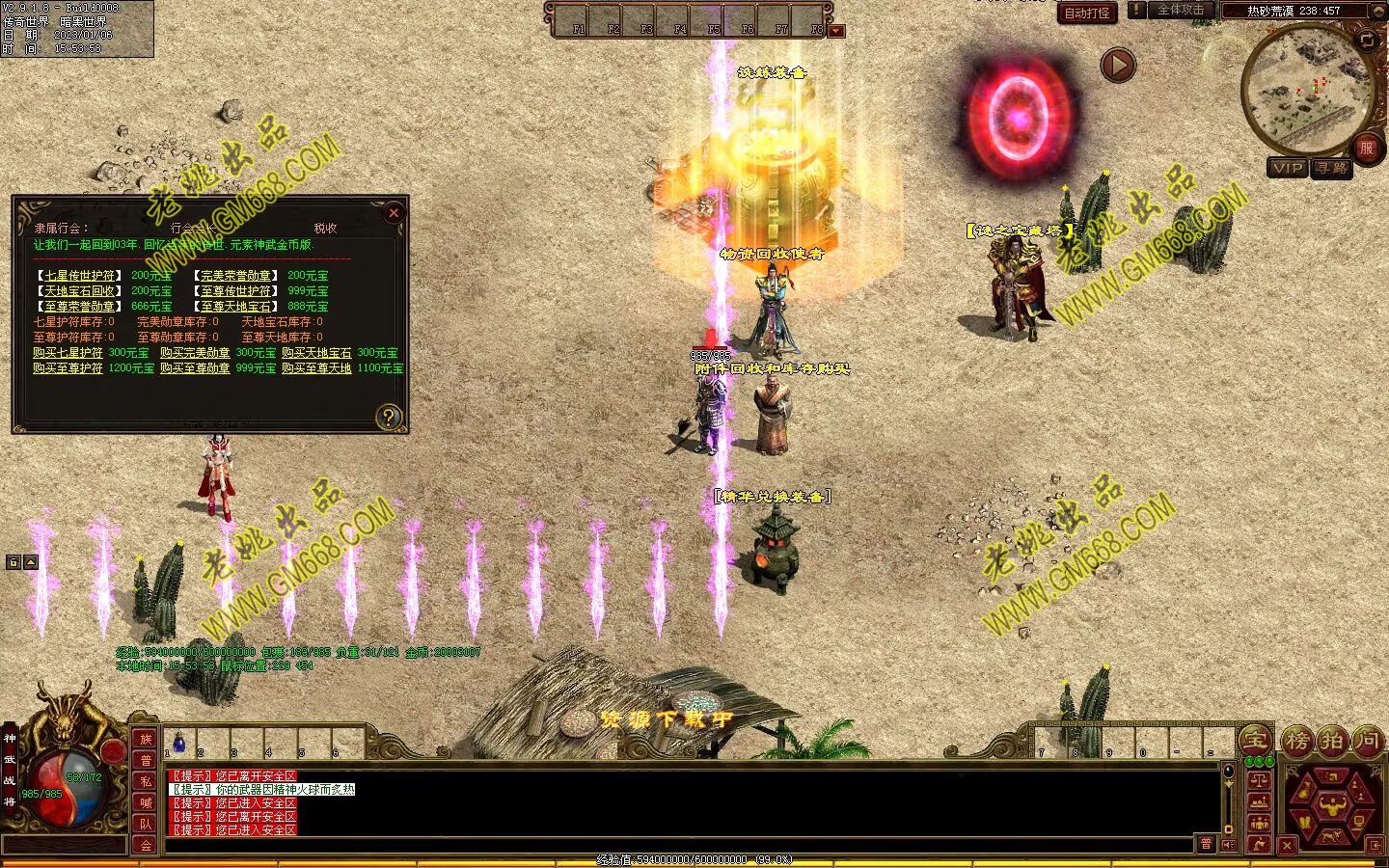
Task: Buy the 购买七星护符 item for 300元宝
Action: 68,353
